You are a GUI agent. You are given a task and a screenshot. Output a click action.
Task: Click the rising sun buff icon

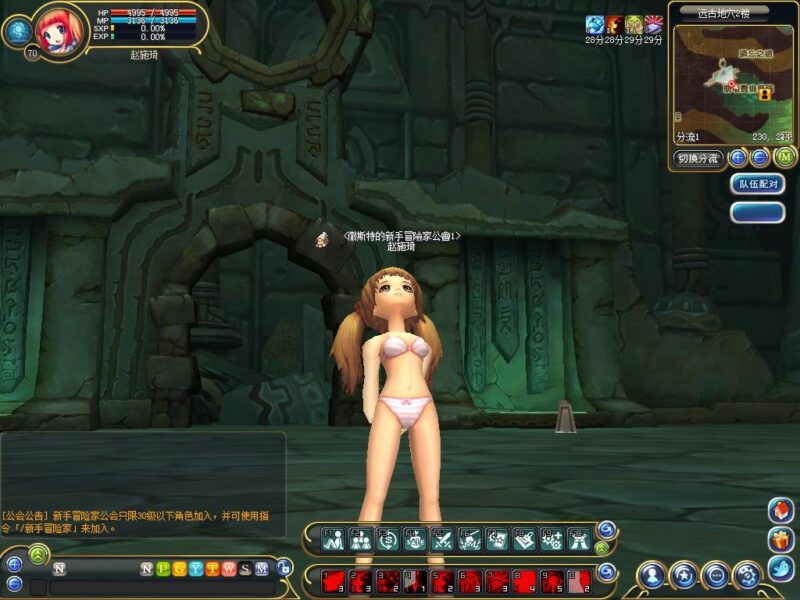pyautogui.click(x=653, y=24)
